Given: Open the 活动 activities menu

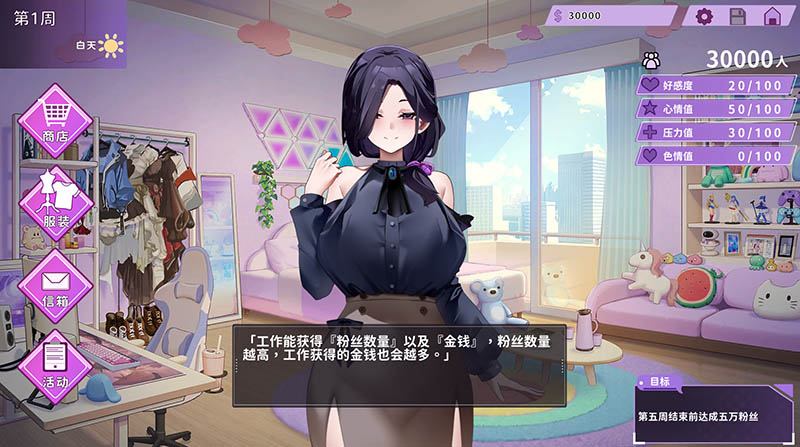Looking at the screenshot, I should [x=55, y=362].
